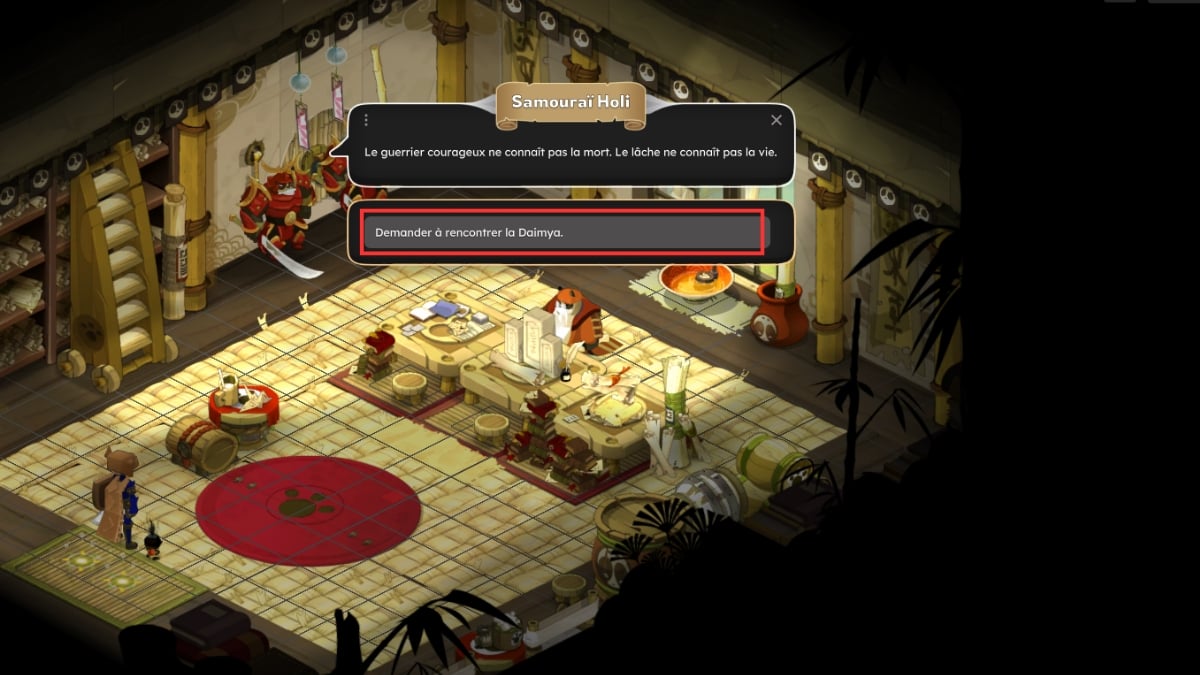Open the dialogue's three-dot options menu

pyautogui.click(x=366, y=120)
